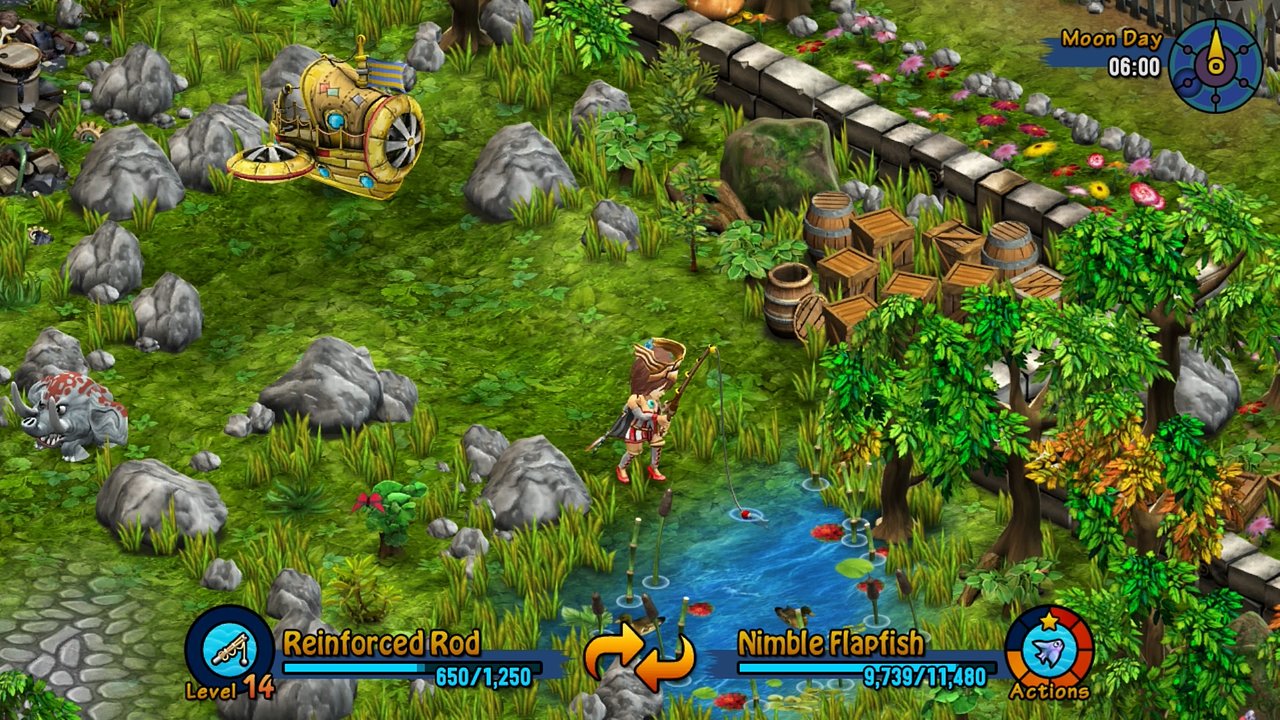
Task: Select the golden airship flying above
Action: [340, 110]
